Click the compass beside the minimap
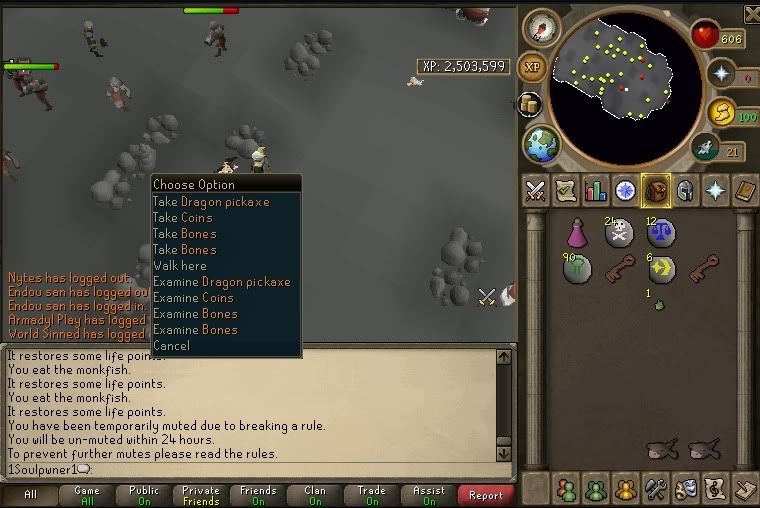Image resolution: width=760 pixels, height=508 pixels. tap(540, 27)
